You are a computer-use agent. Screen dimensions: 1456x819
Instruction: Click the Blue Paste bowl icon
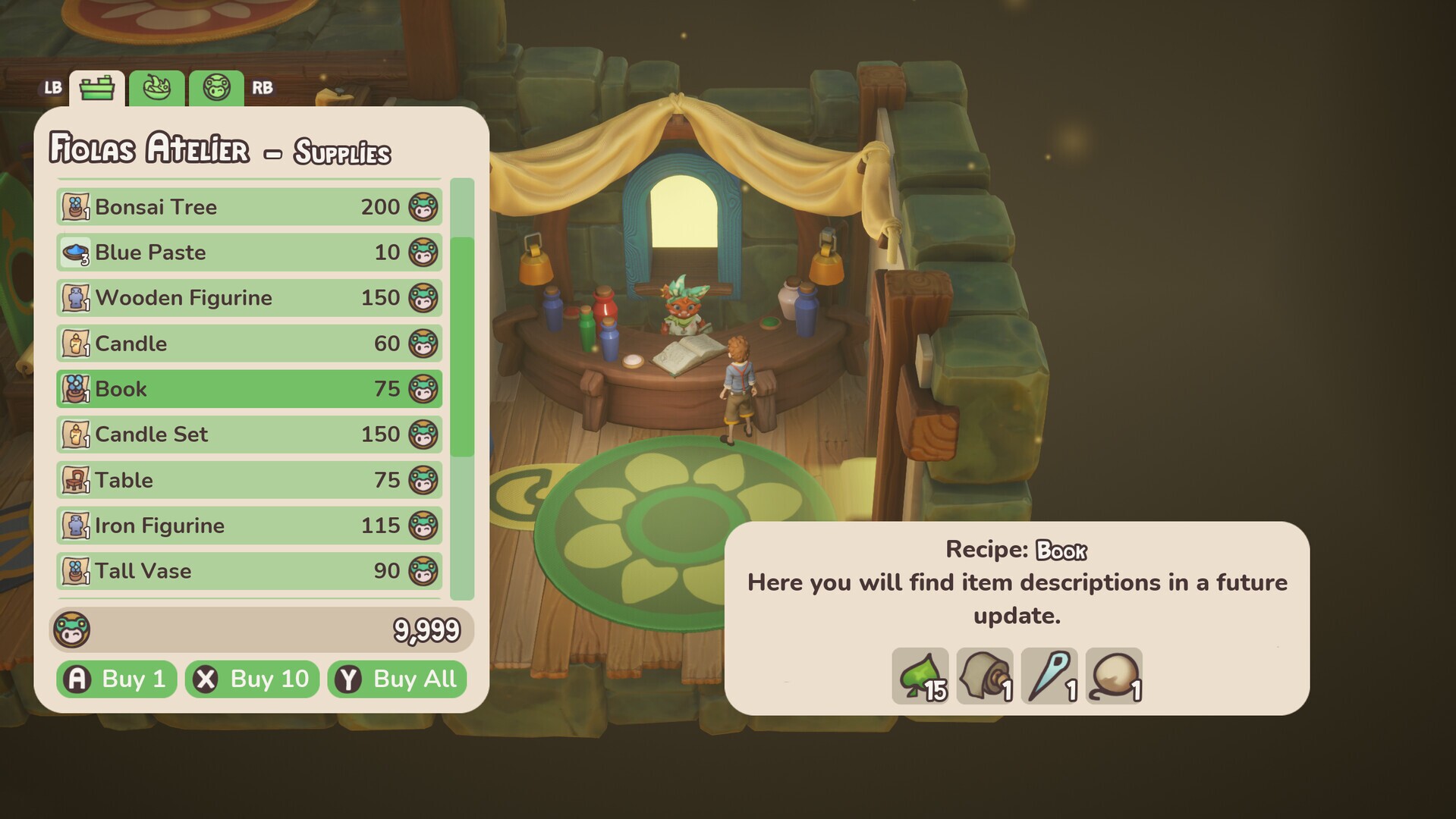[x=74, y=252]
